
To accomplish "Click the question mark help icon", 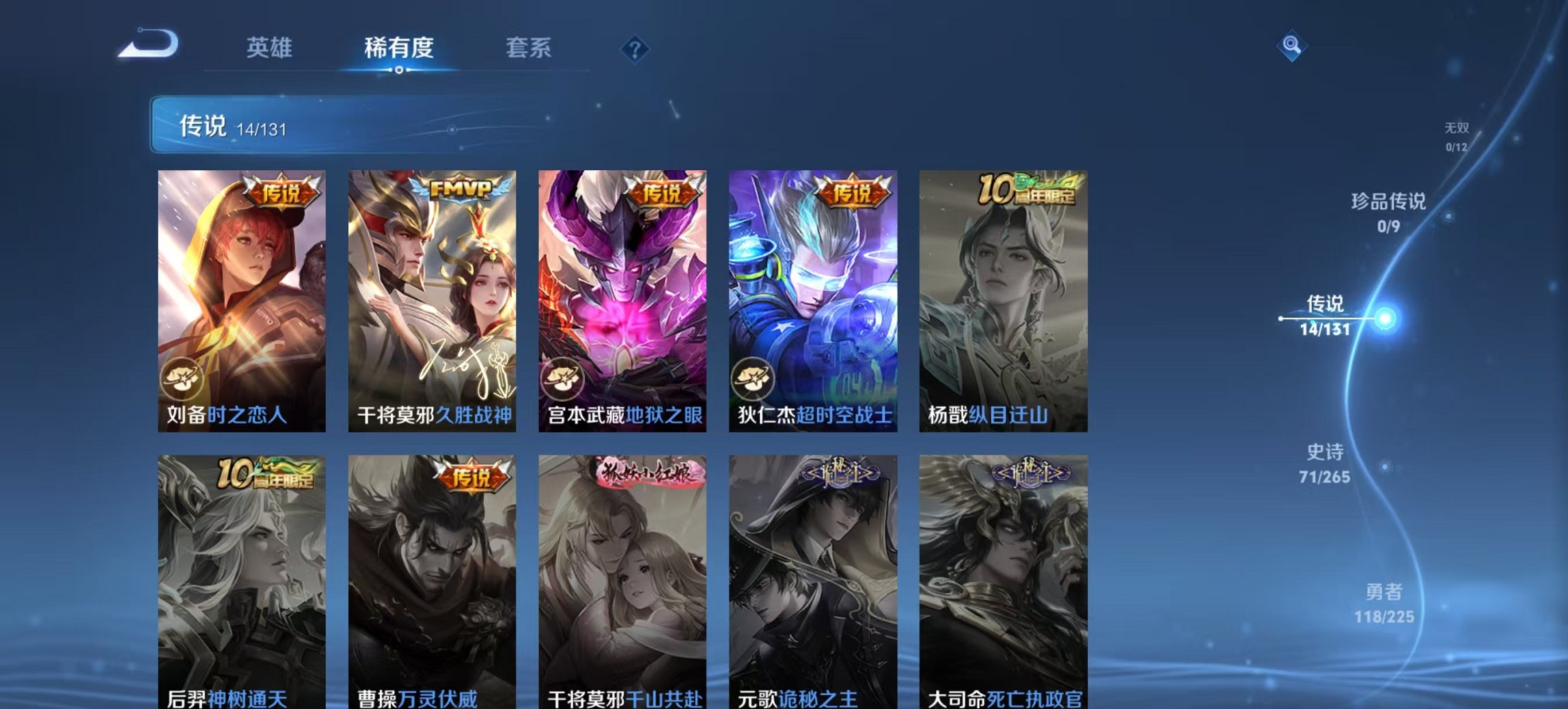I will (x=635, y=49).
